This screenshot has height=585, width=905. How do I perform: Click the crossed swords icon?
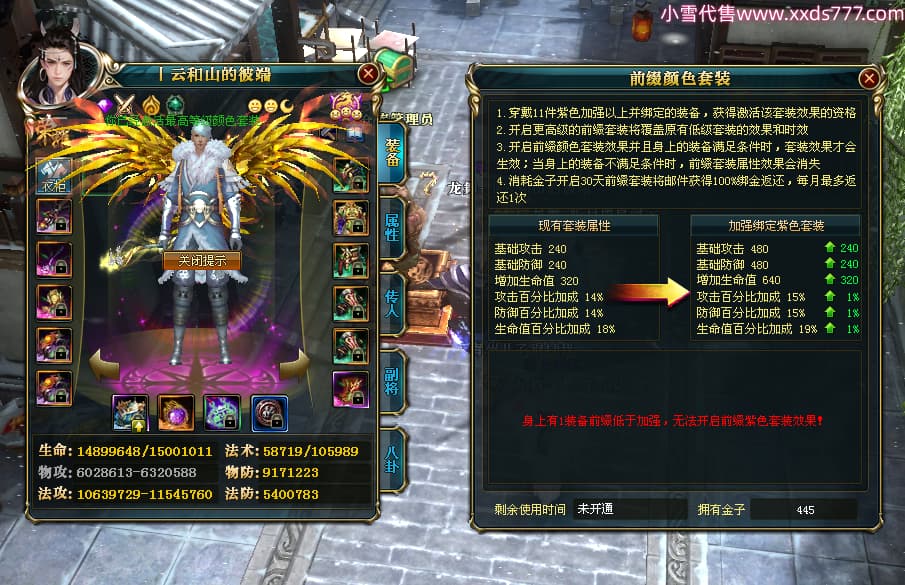pos(127,104)
